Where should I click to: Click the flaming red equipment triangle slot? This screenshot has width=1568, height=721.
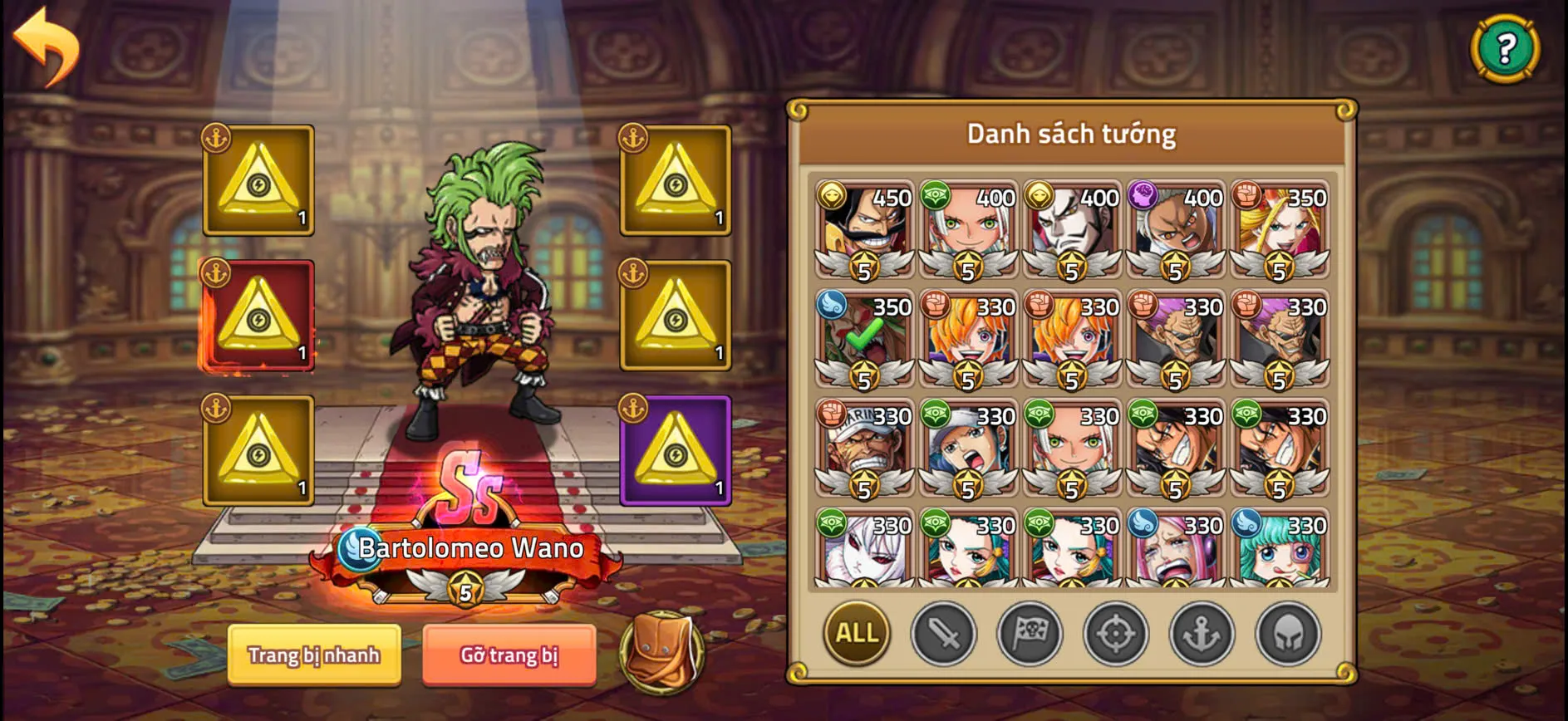(258, 317)
